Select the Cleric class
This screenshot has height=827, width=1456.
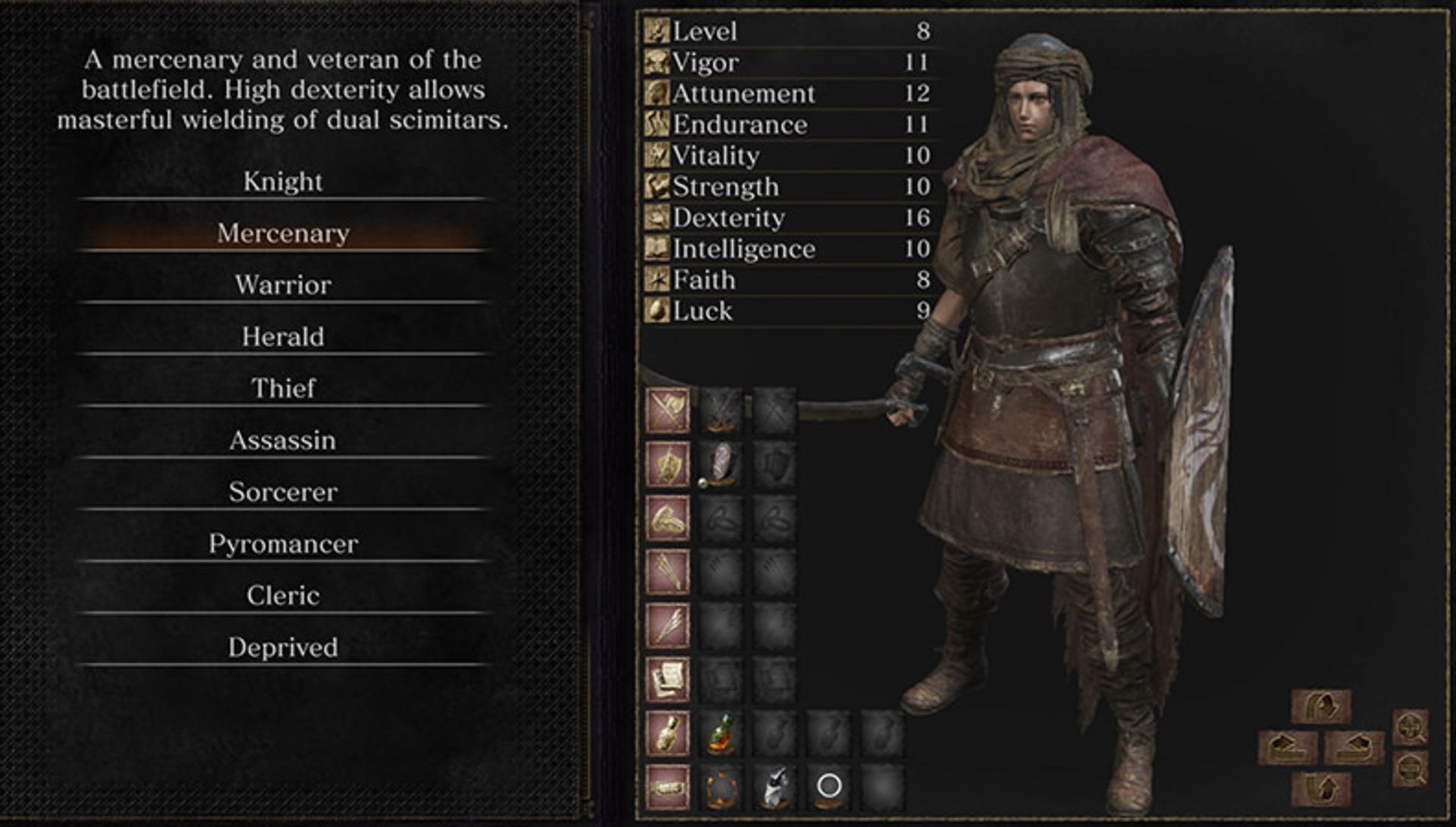coord(283,596)
